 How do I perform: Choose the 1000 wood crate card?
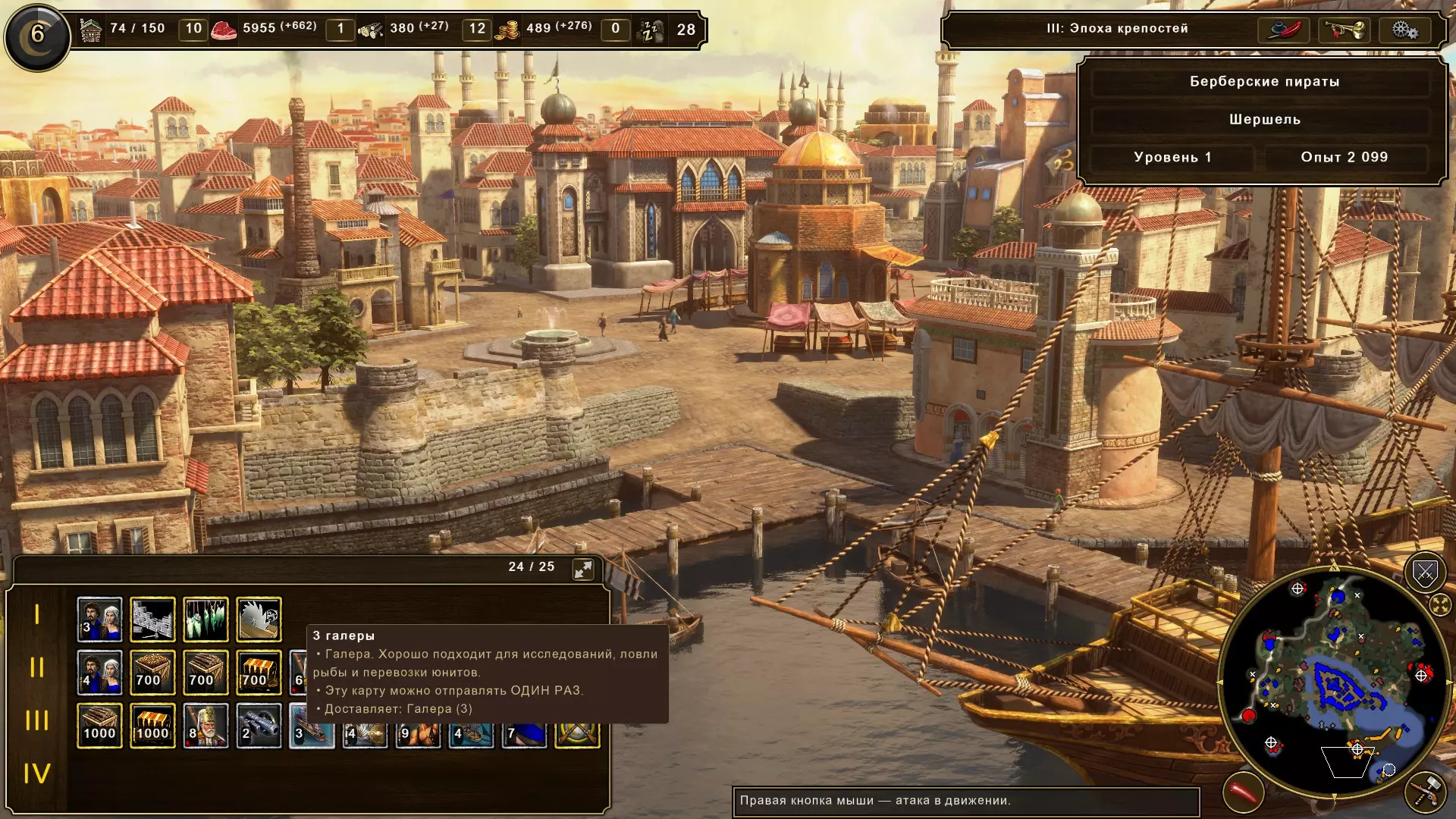99,726
